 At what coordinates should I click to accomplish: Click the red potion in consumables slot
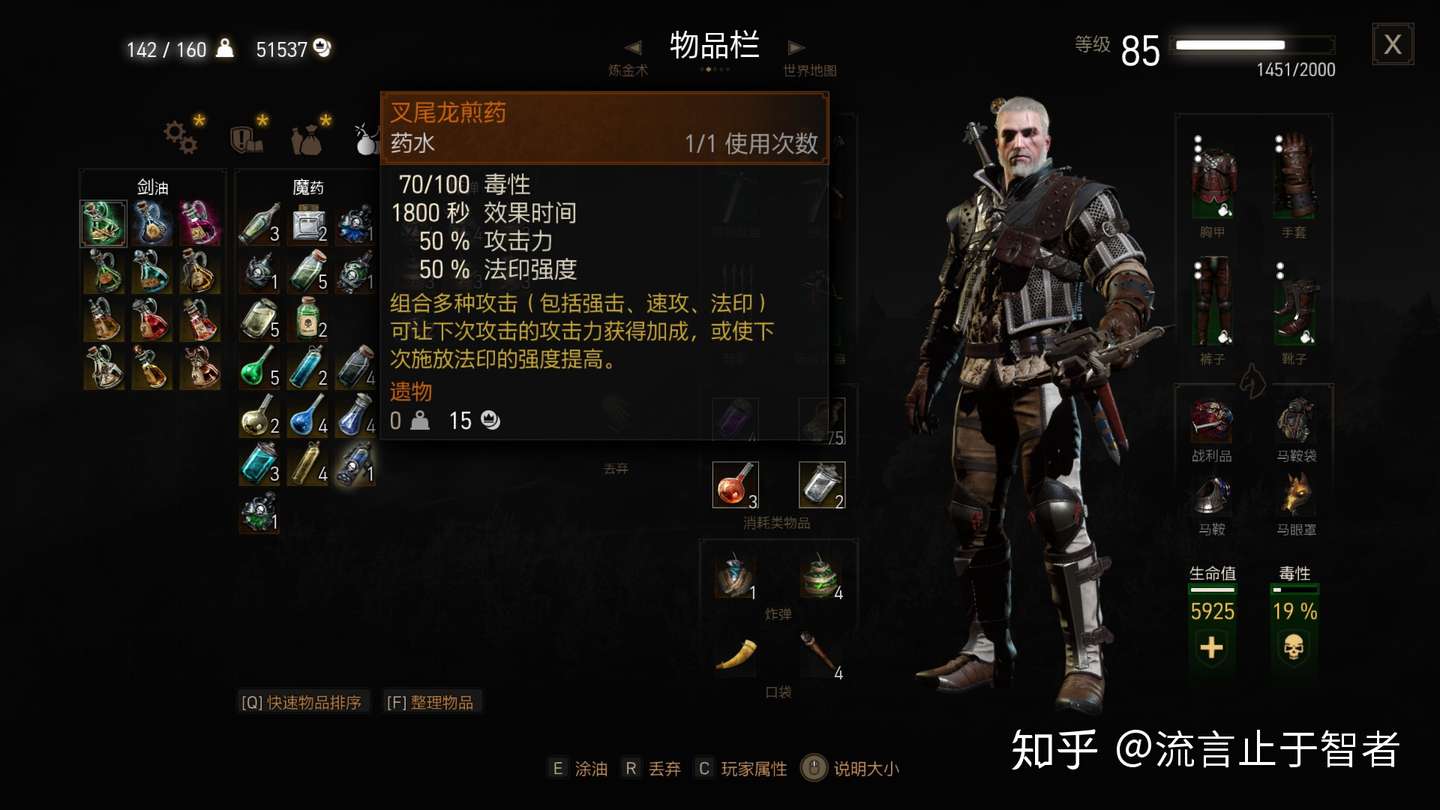point(735,485)
